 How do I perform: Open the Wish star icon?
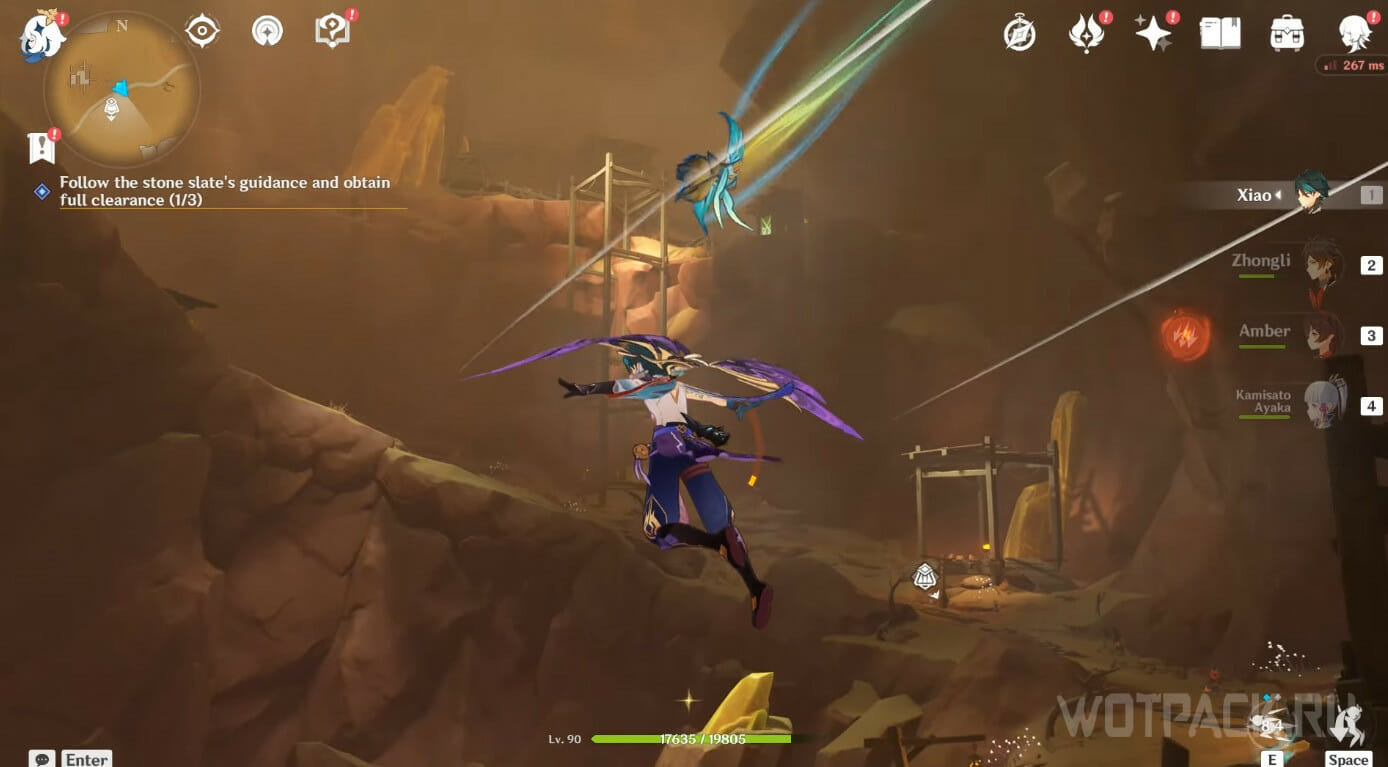pos(1153,33)
